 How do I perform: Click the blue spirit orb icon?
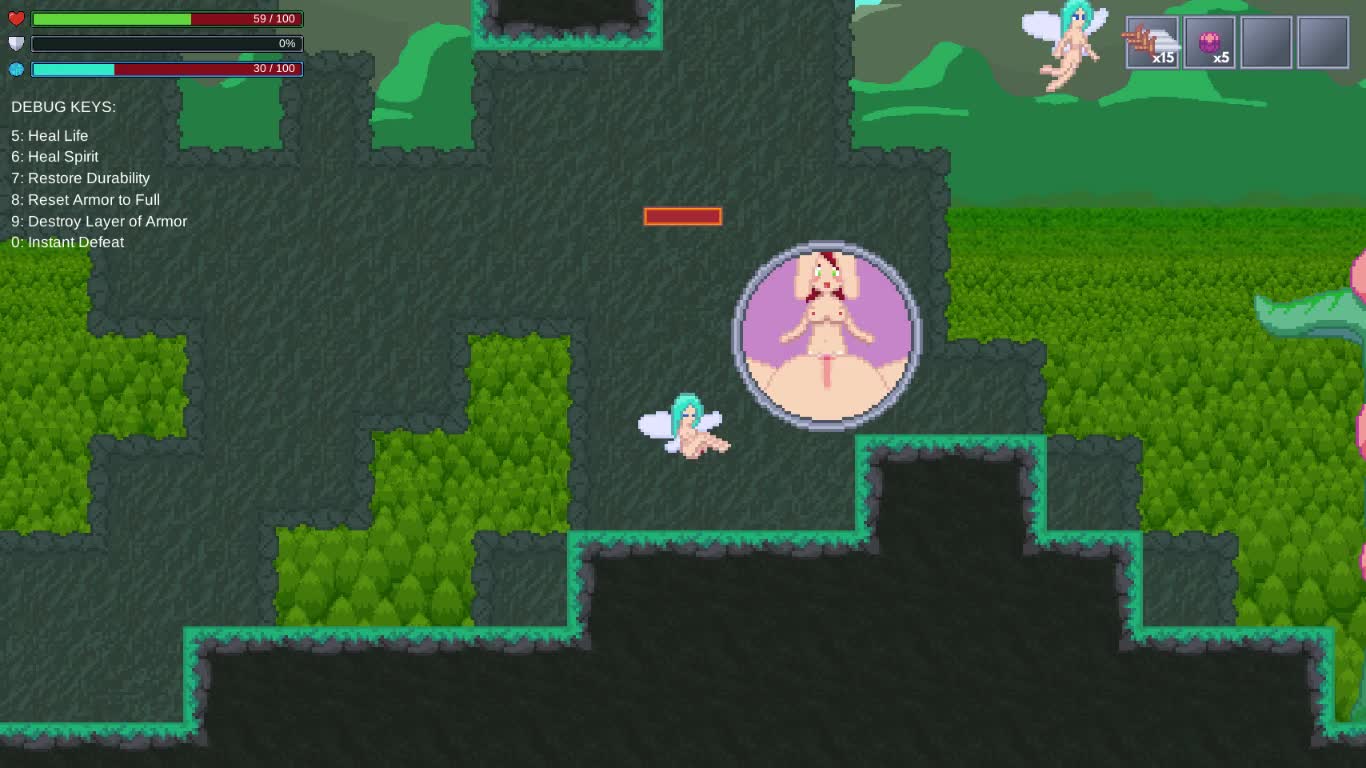pyautogui.click(x=14, y=69)
